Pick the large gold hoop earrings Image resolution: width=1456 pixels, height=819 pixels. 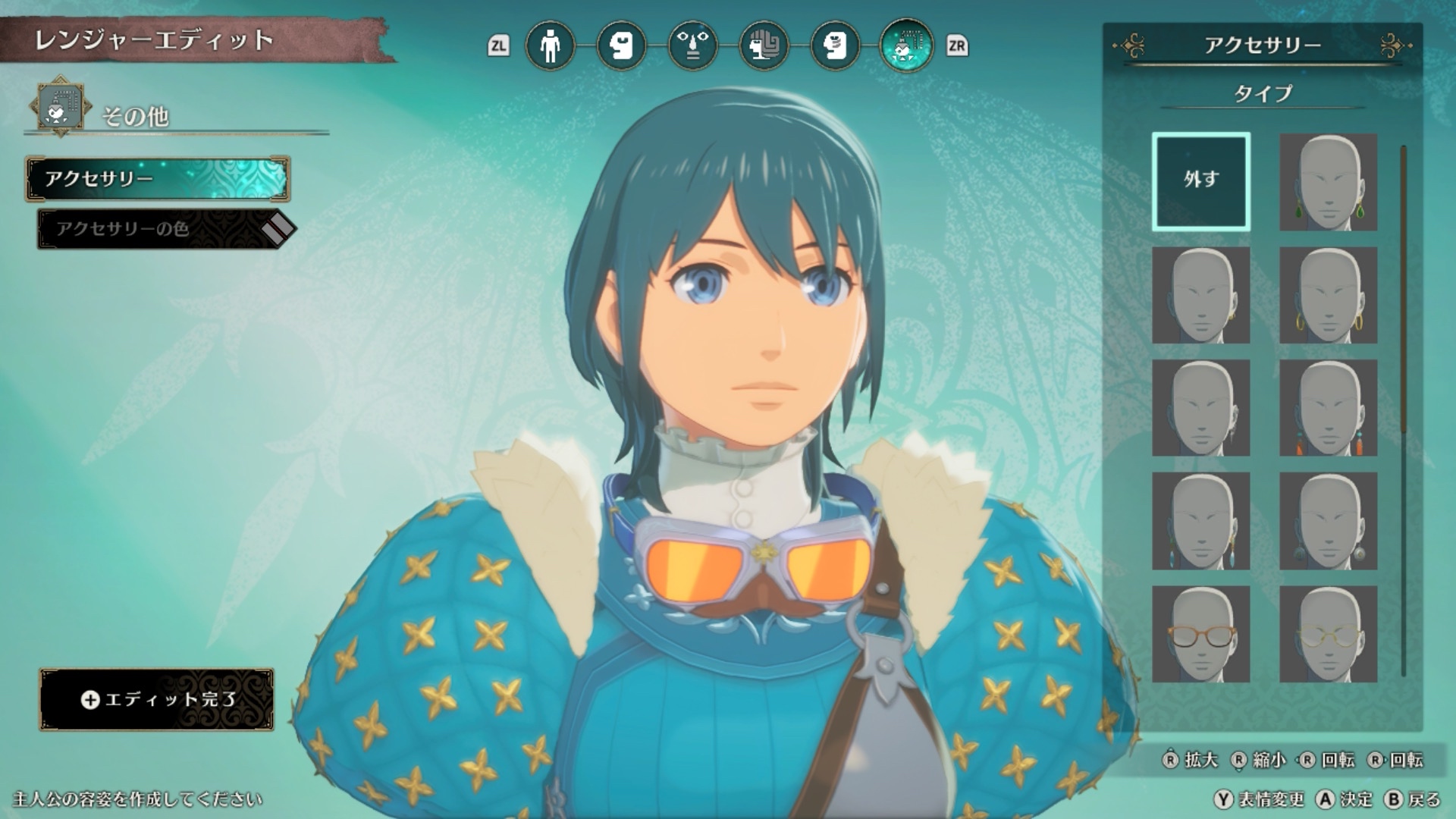point(1328,295)
